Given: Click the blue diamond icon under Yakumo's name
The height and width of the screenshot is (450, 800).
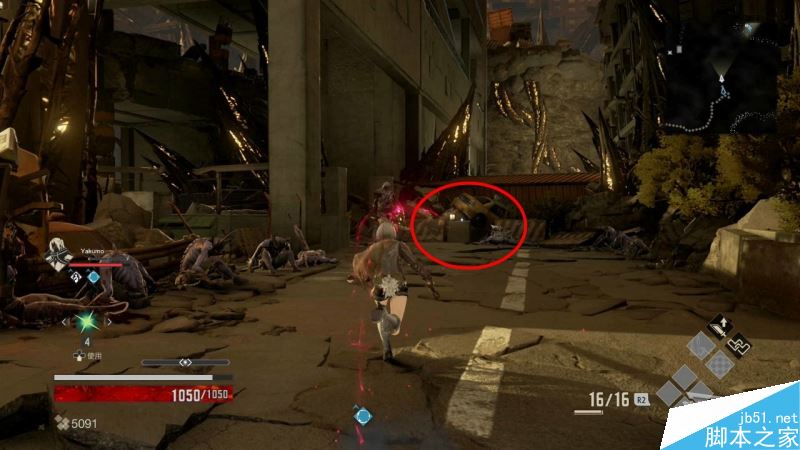Looking at the screenshot, I should 94,276.
